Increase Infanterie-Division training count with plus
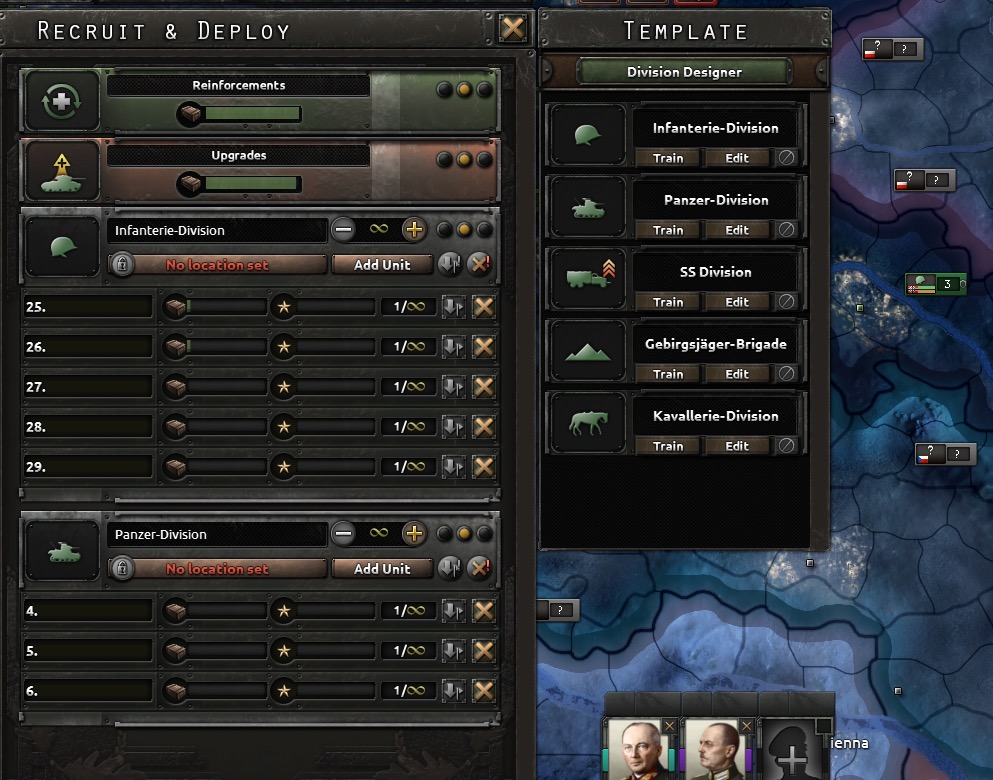This screenshot has width=993, height=780. (x=413, y=230)
